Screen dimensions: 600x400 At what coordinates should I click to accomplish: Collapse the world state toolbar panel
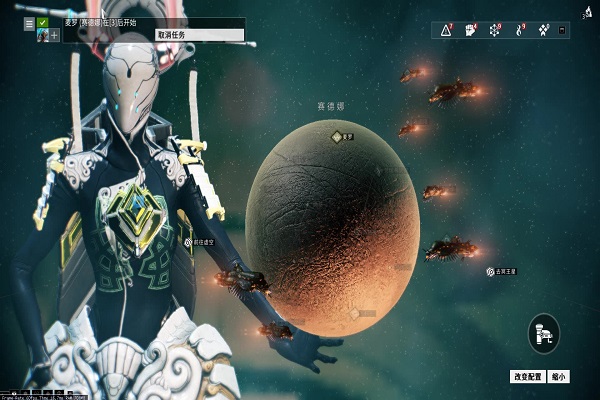pos(563,31)
